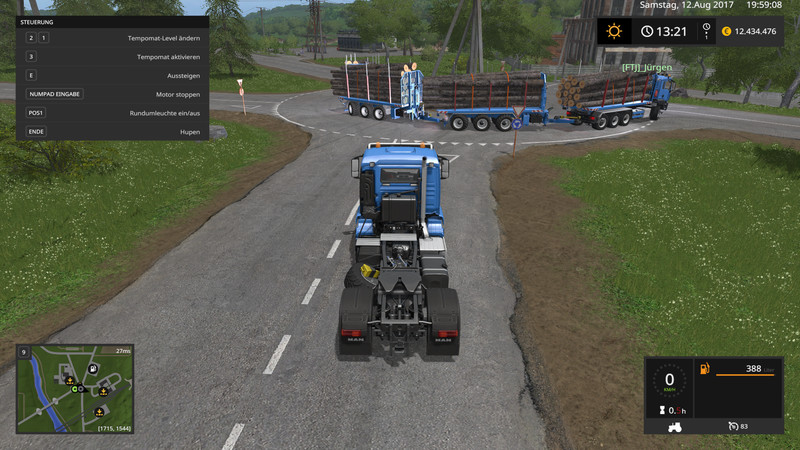Select the fuel station marker on the minimap
Screen dimensions: 800x450
tap(92, 370)
